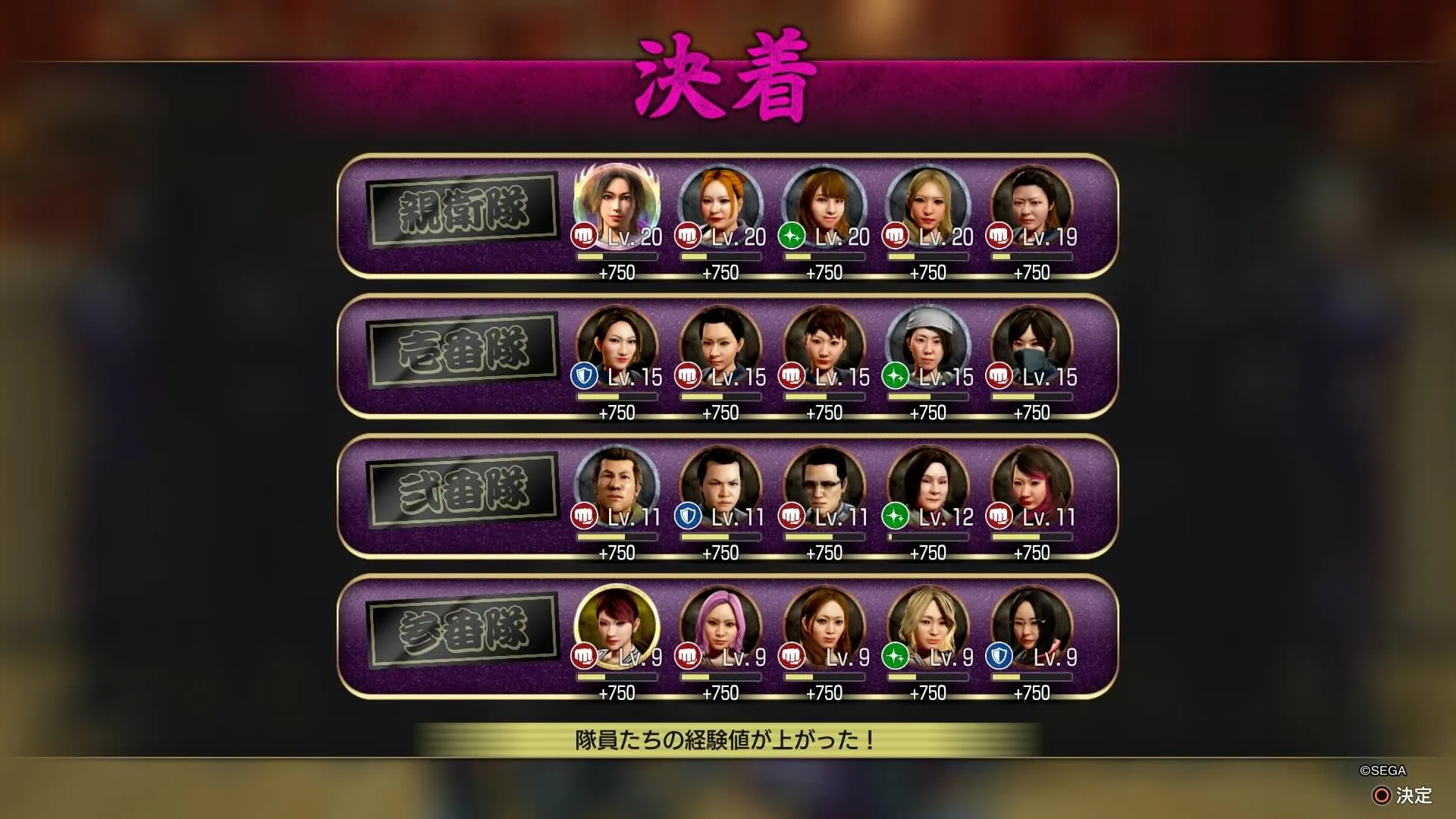Select the glowing leader portrait in 親衛隊 squad
1456x819 pixels.
(616, 203)
